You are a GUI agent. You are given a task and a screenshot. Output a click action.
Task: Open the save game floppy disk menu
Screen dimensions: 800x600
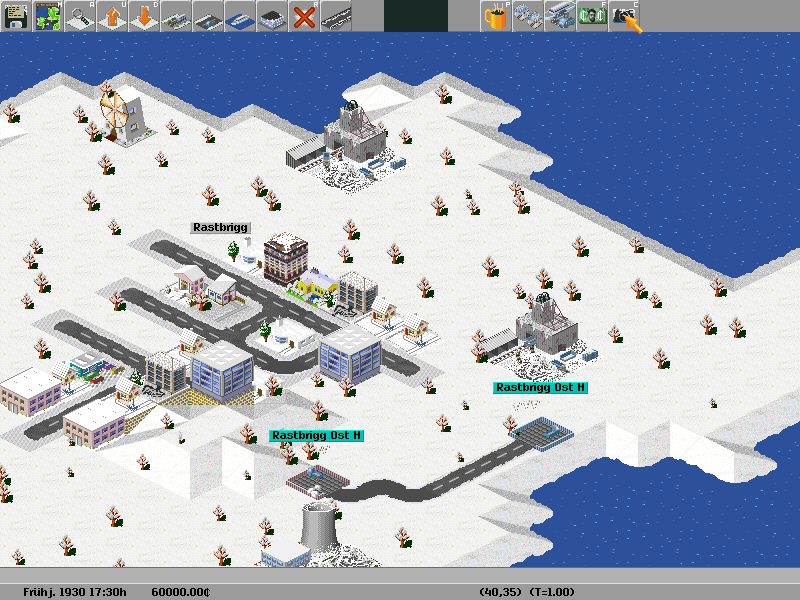click(16, 16)
